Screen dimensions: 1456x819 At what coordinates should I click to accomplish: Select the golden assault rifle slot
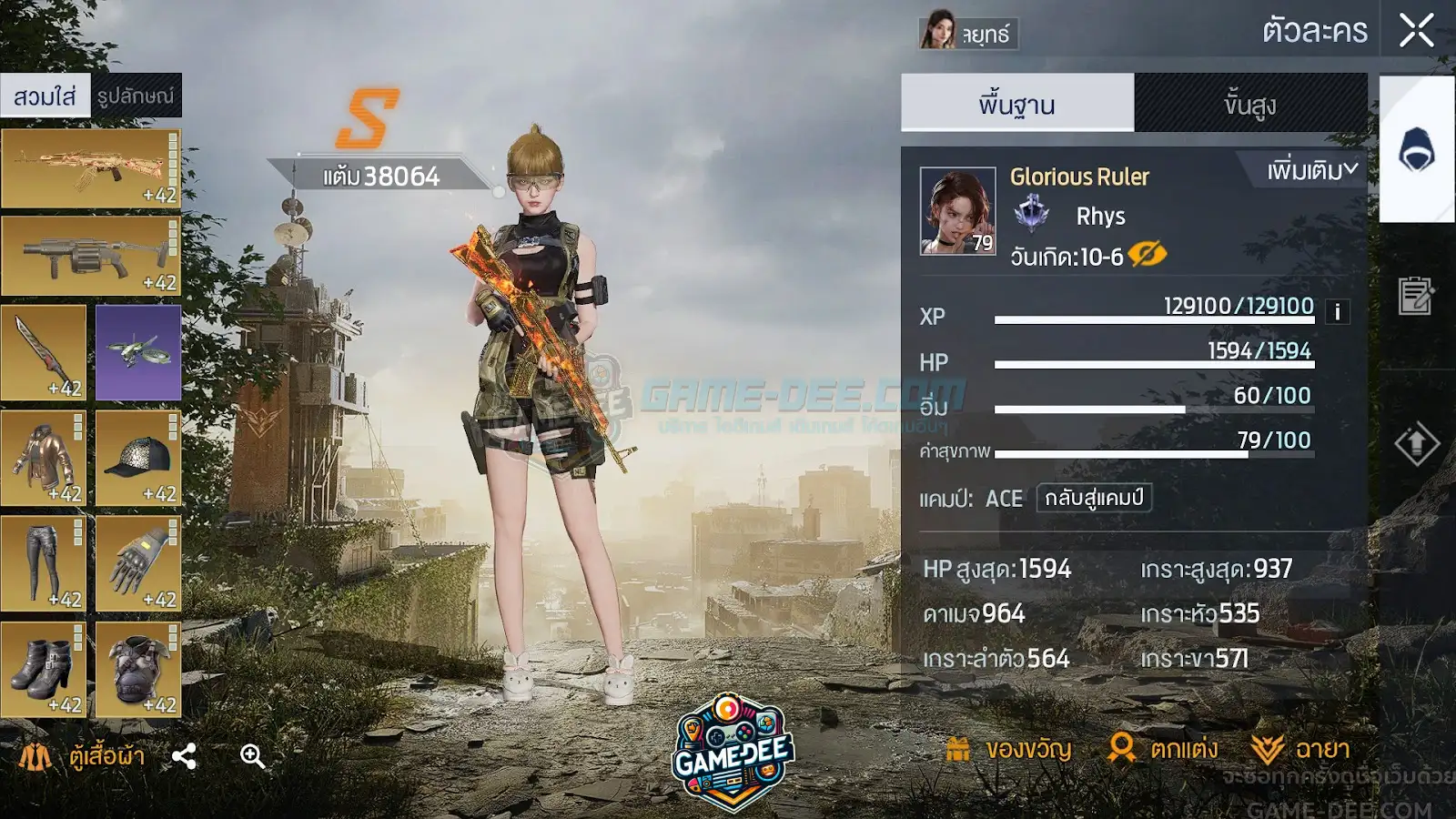[x=91, y=168]
